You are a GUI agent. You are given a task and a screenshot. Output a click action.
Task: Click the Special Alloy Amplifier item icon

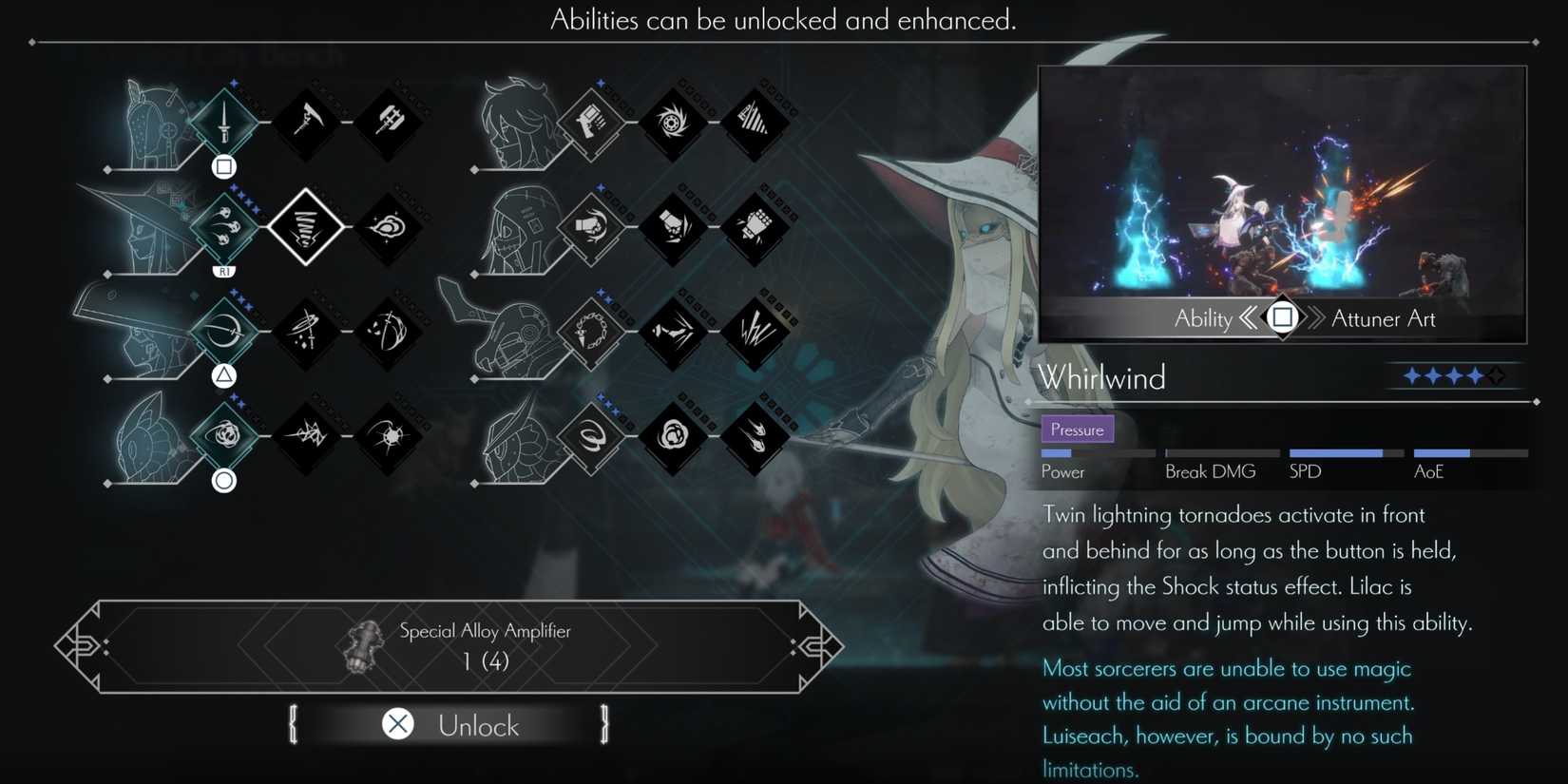click(x=364, y=646)
